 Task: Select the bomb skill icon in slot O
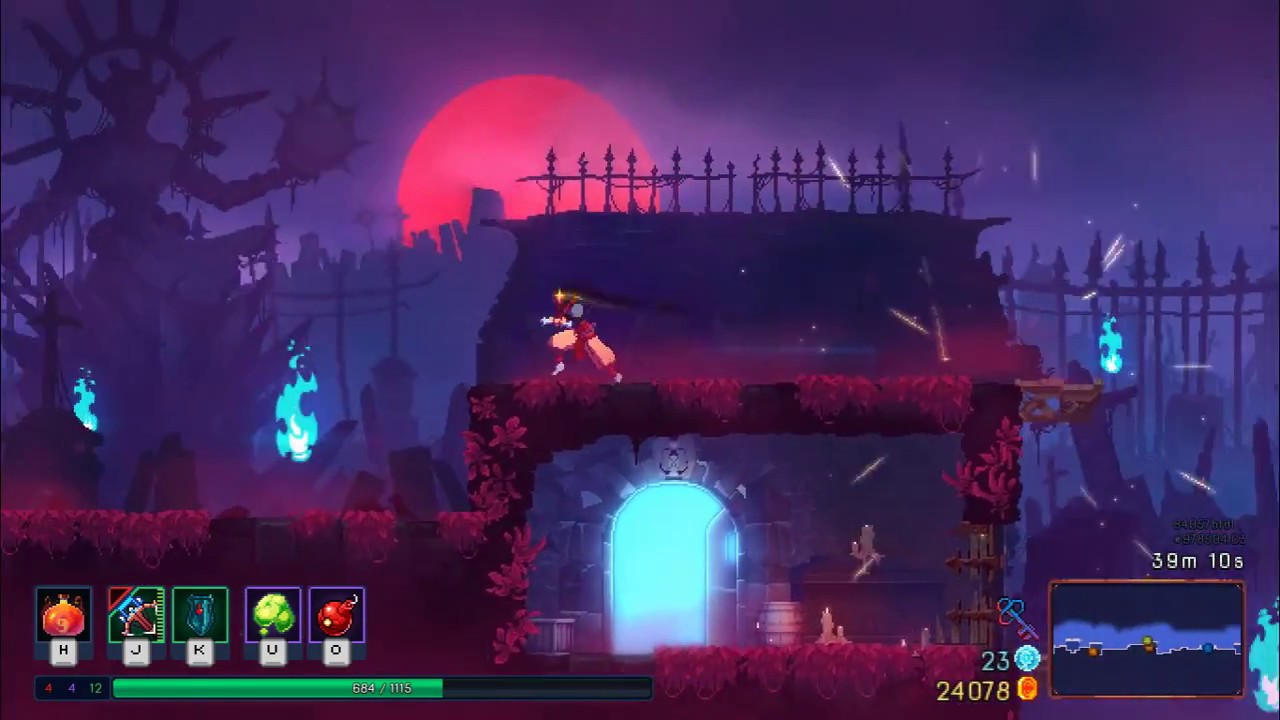coord(336,614)
